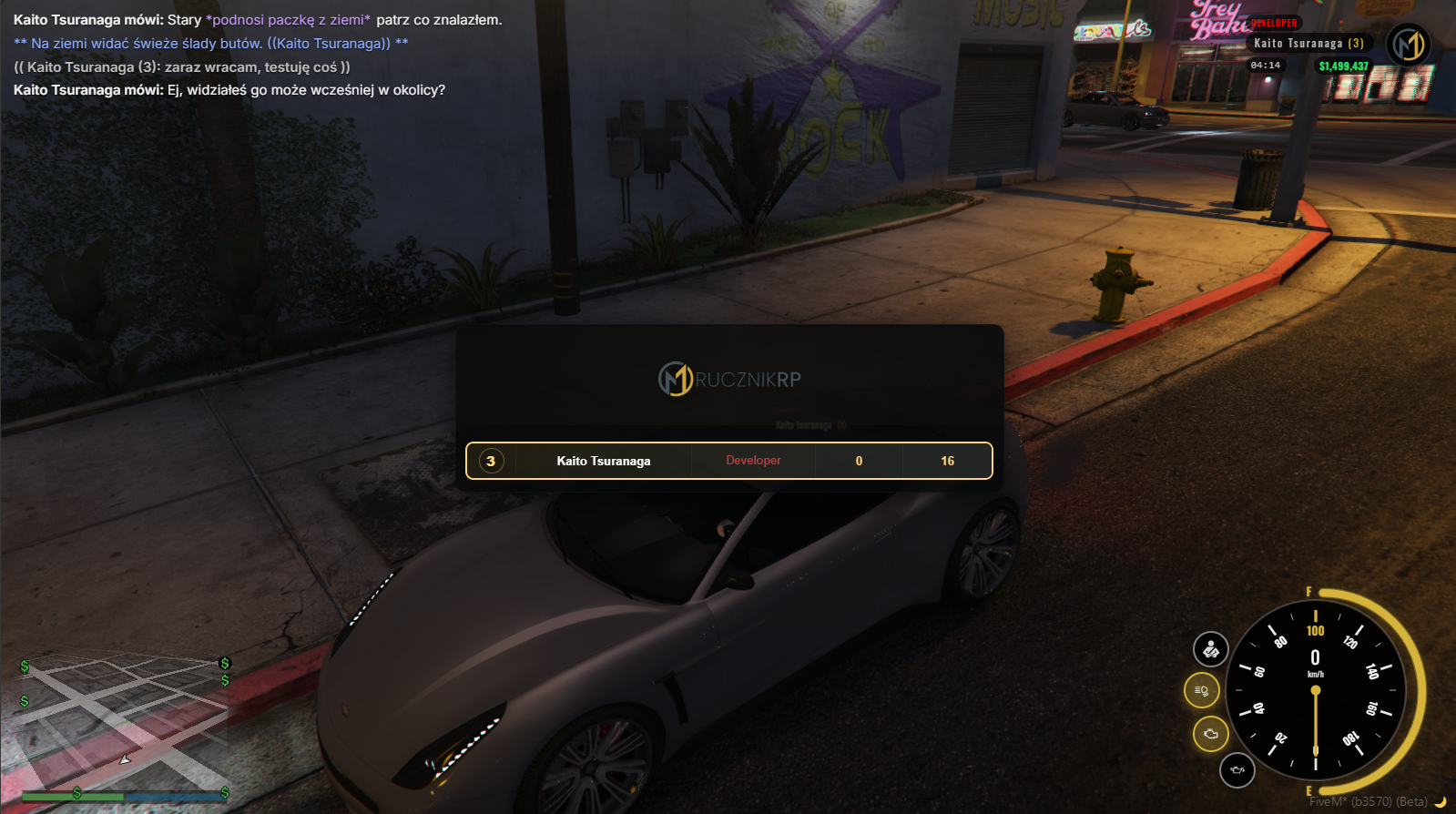Click the seatbelt indicator icon
Screen dimensions: 1456x814
(x=1211, y=649)
